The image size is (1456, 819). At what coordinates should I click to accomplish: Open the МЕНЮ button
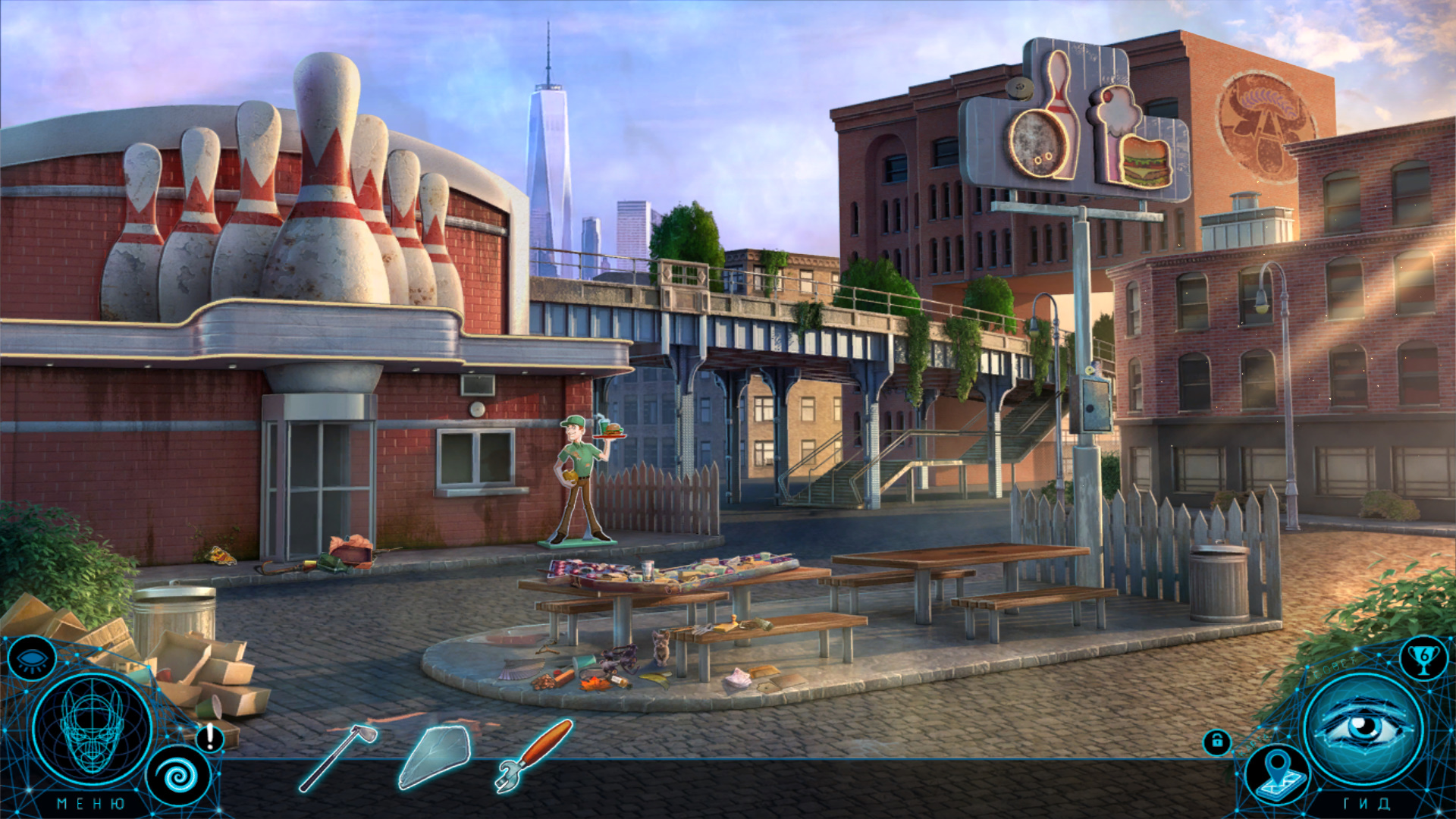[x=91, y=804]
